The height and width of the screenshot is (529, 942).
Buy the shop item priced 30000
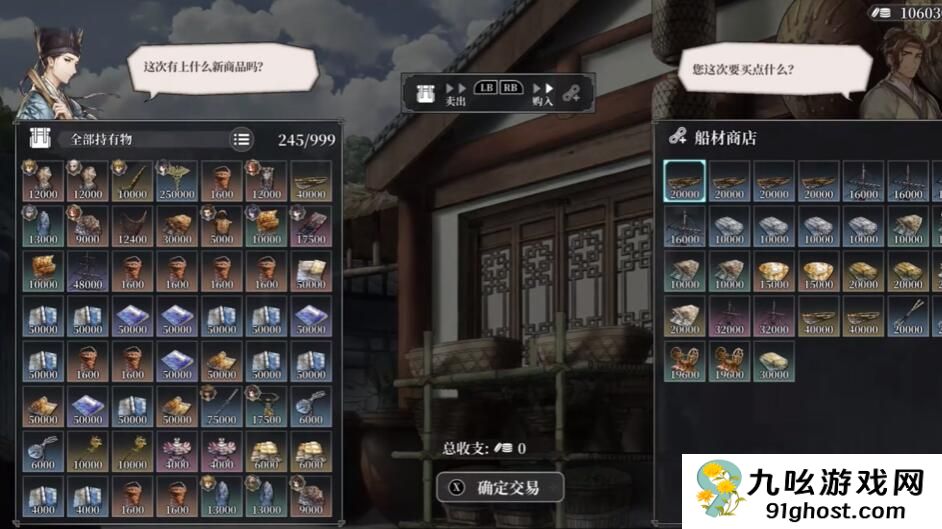[774, 361]
